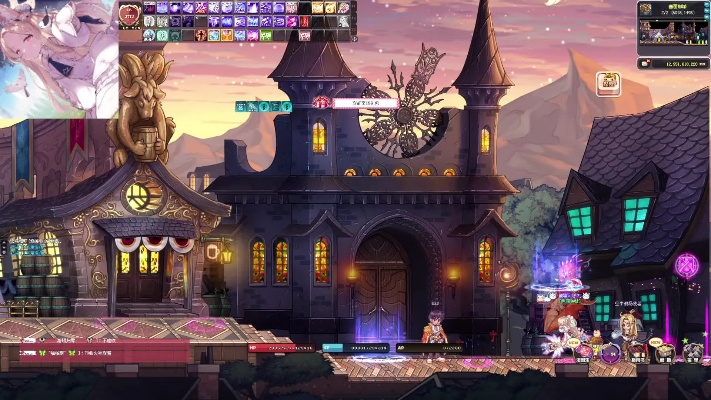Click the mail envelope icon beside the currency
The image size is (711, 400).
645,63
